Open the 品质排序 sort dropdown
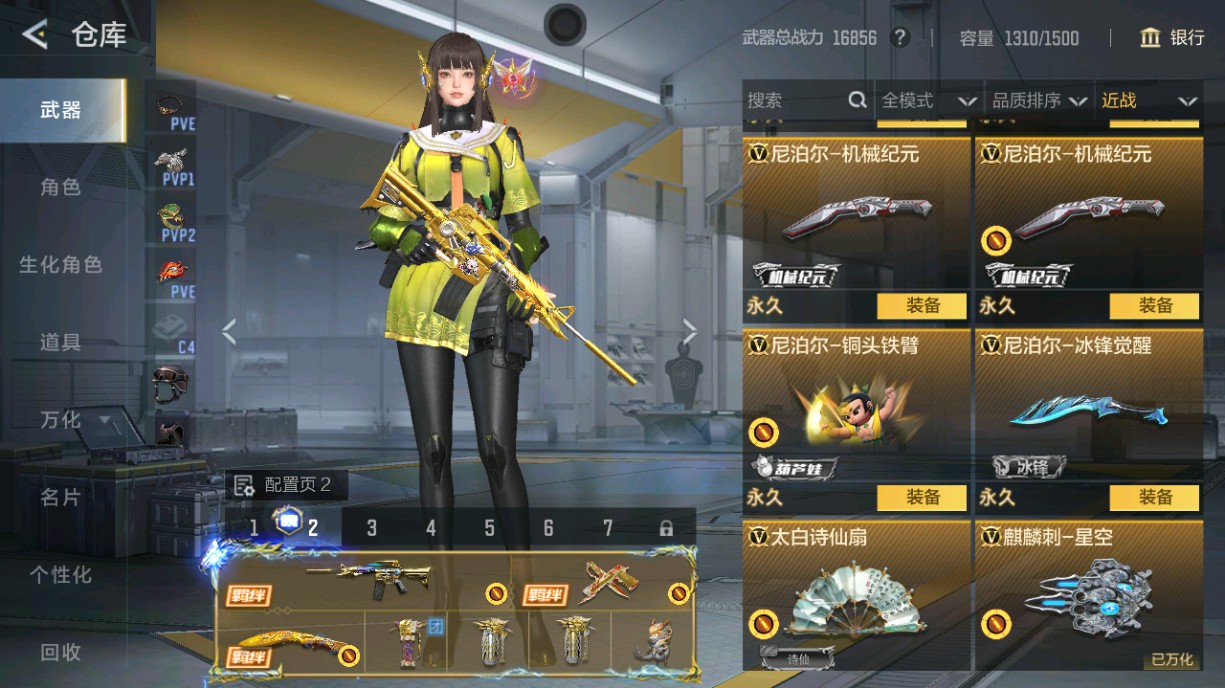The height and width of the screenshot is (688, 1225). click(1039, 100)
